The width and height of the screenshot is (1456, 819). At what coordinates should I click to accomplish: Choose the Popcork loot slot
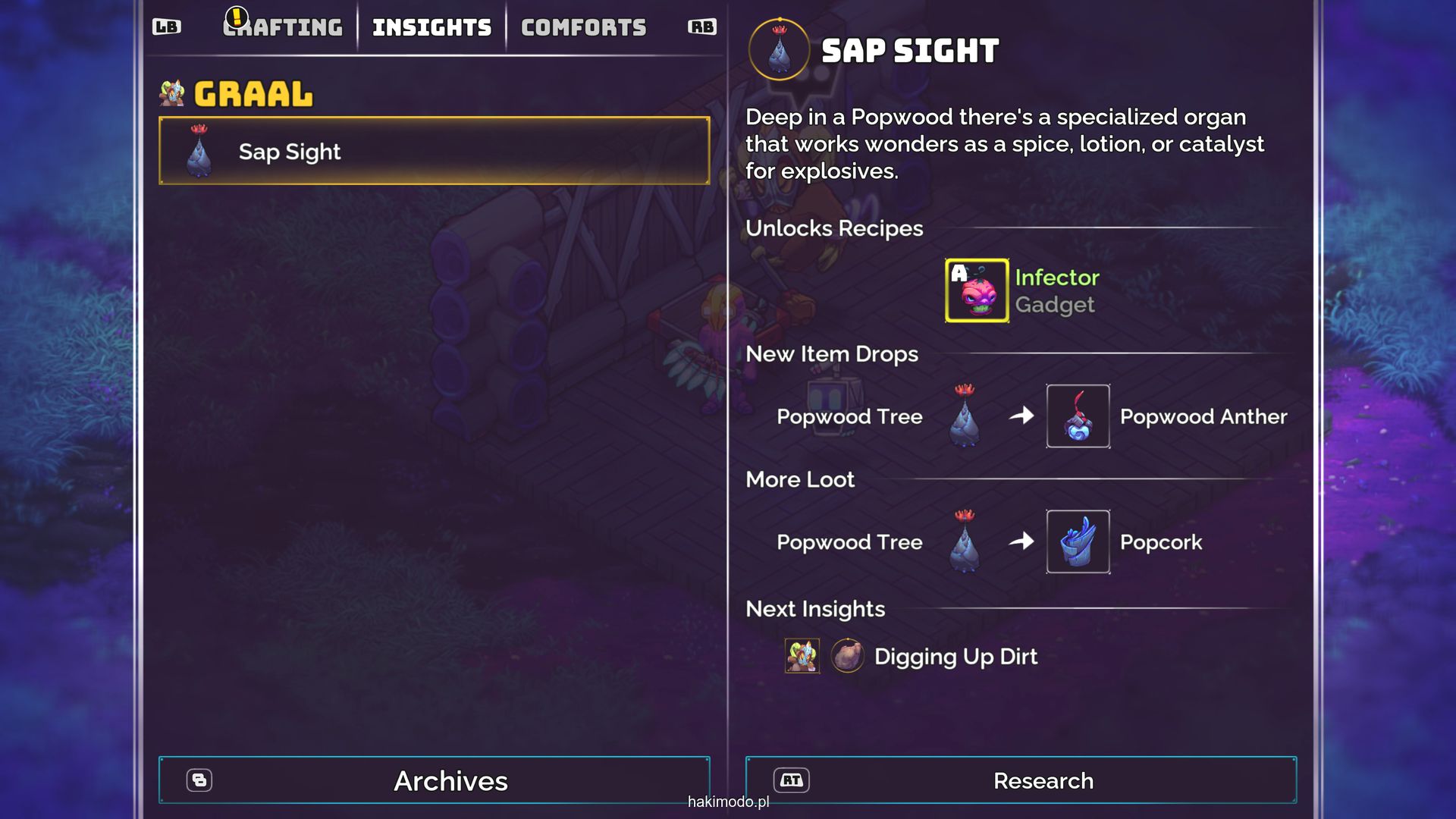(x=1078, y=541)
